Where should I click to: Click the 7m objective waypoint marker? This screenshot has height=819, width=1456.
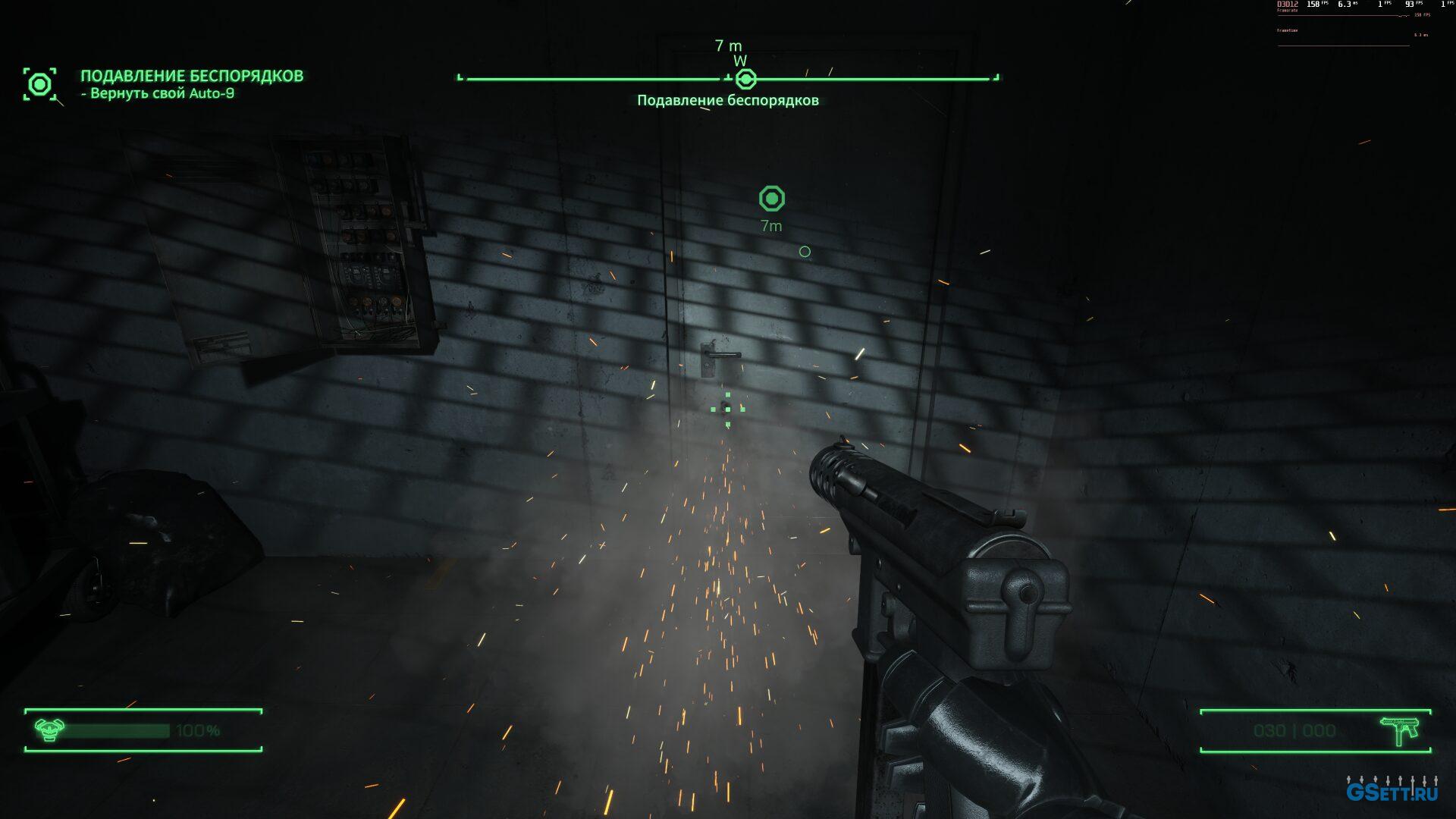[771, 199]
